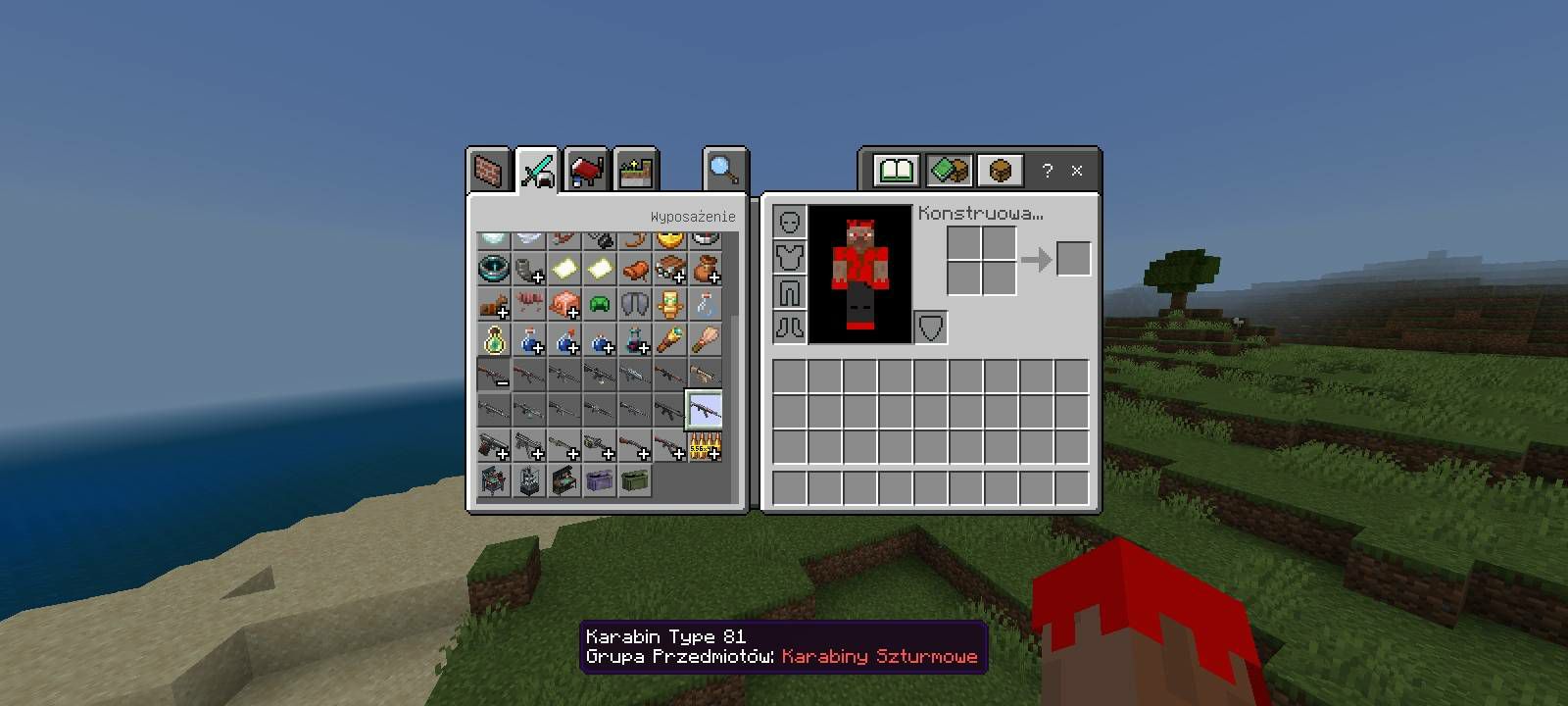
Task: Open the red bed Items tab
Action: 586,172
